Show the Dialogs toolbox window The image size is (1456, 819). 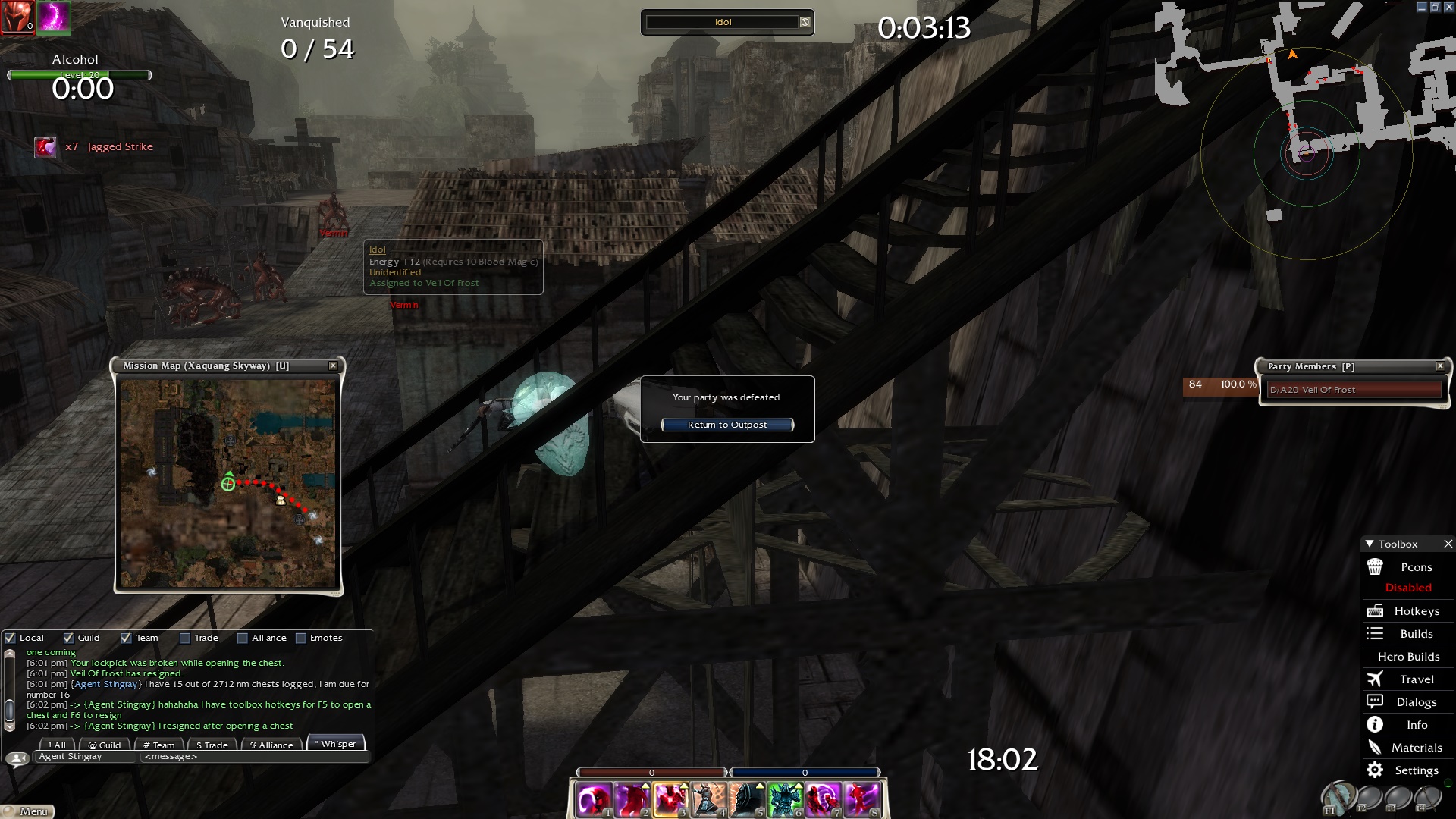click(x=1408, y=702)
